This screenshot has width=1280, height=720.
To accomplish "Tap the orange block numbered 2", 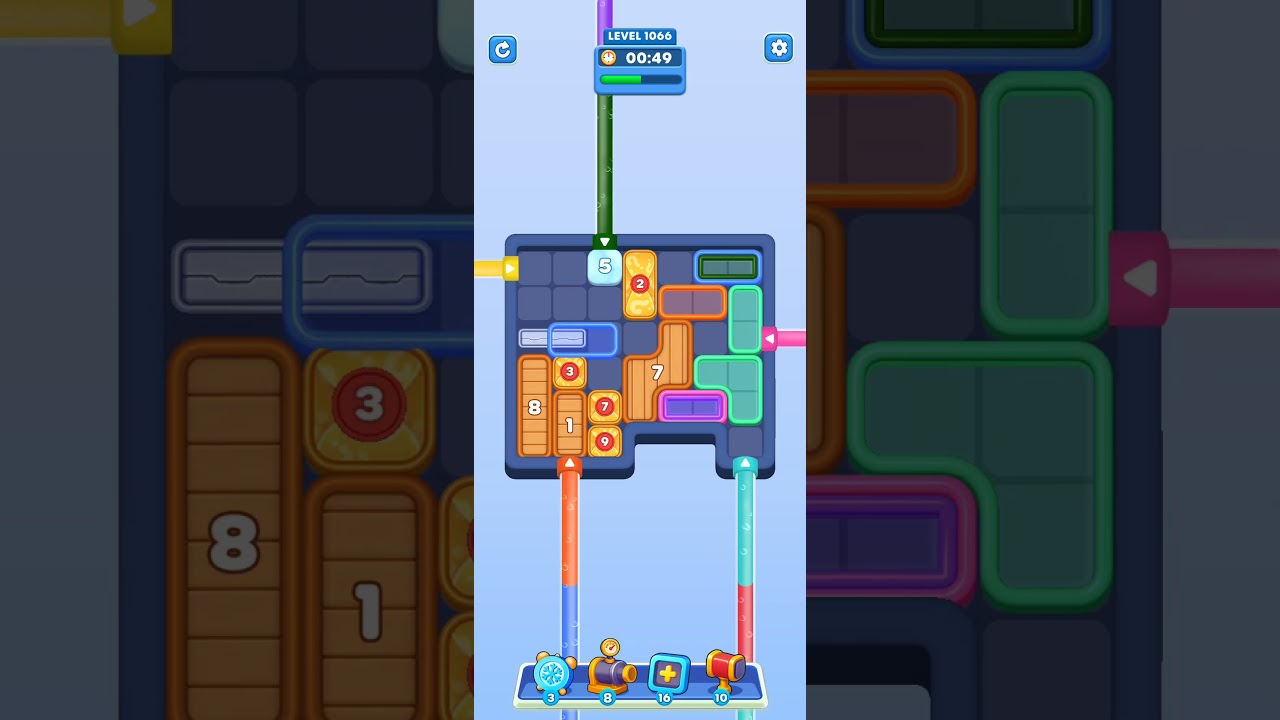I will [x=641, y=284].
